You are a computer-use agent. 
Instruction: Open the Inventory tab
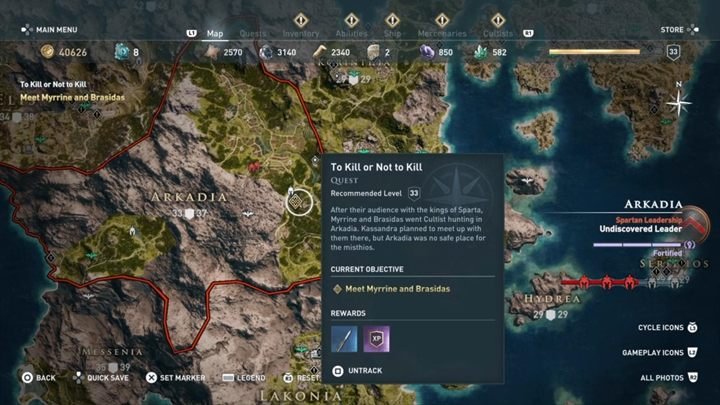point(300,33)
